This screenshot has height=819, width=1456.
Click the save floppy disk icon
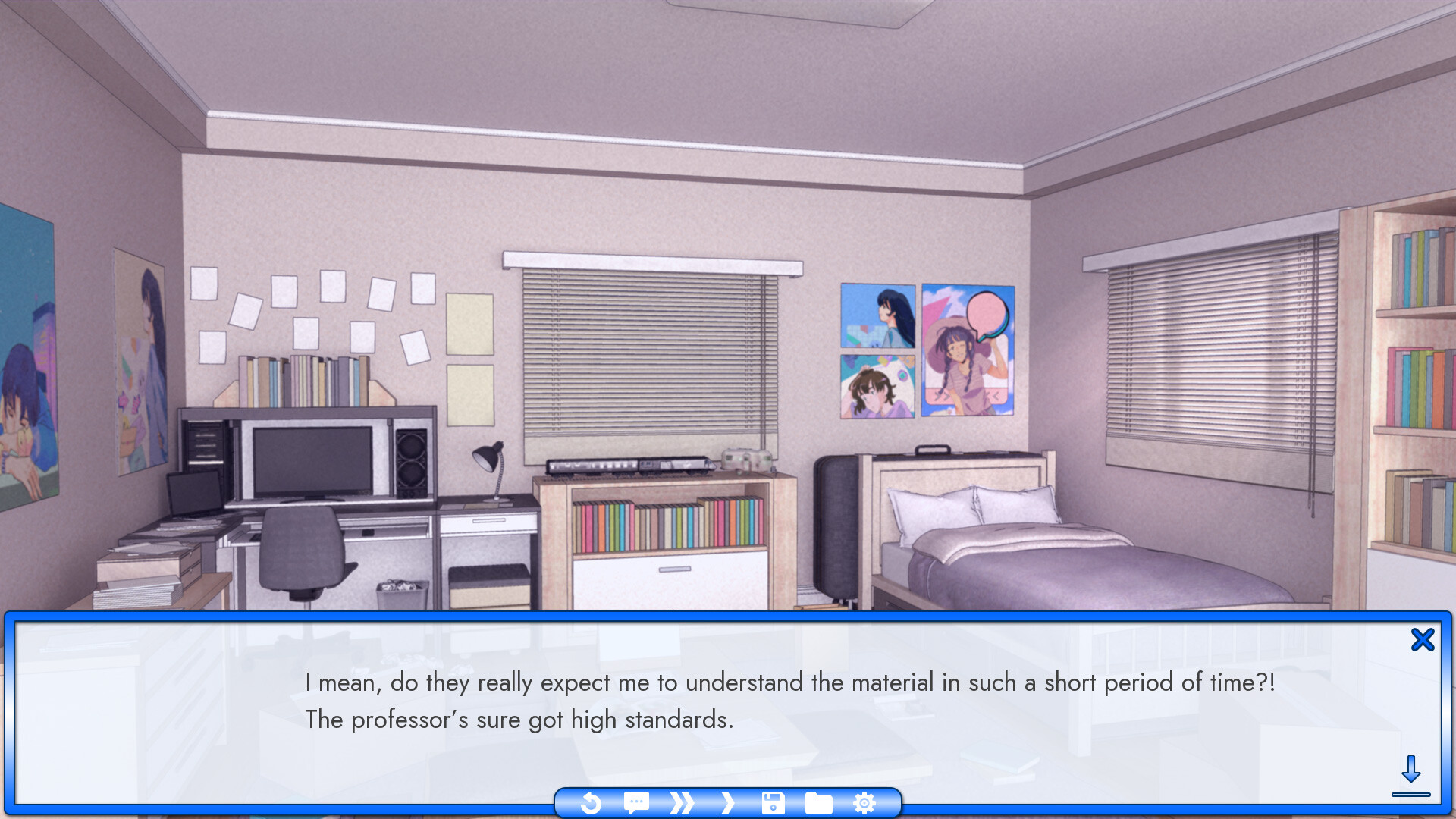point(772,802)
